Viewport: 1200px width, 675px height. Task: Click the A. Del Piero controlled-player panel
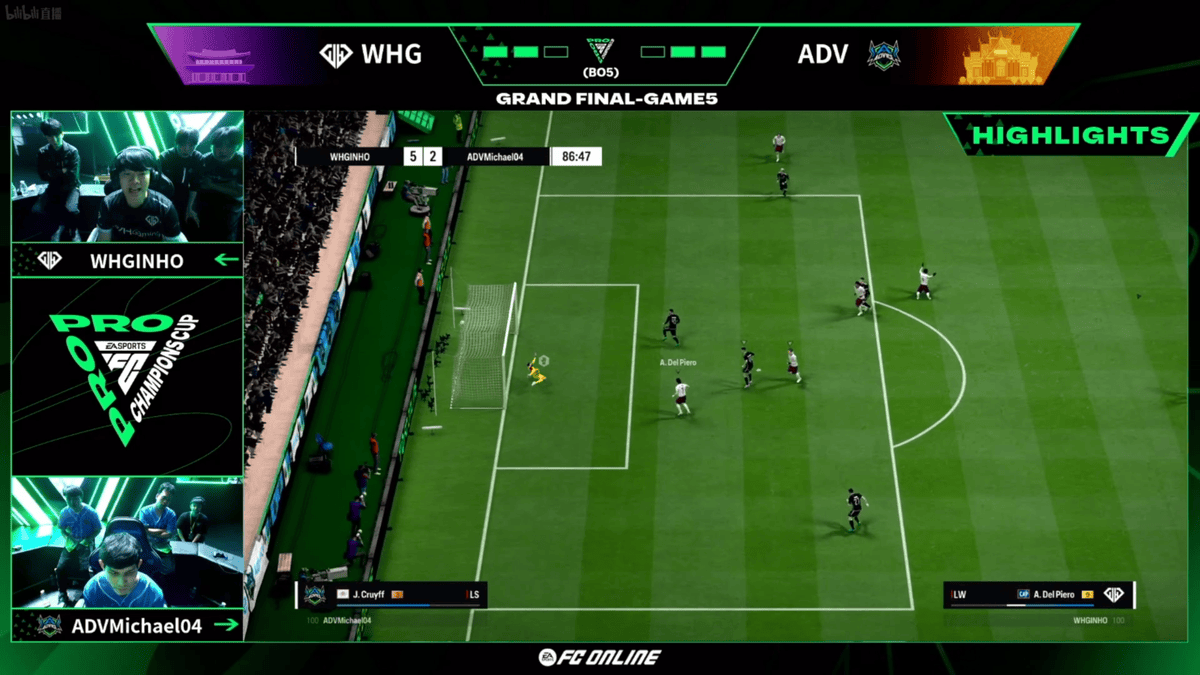(x=1040, y=595)
